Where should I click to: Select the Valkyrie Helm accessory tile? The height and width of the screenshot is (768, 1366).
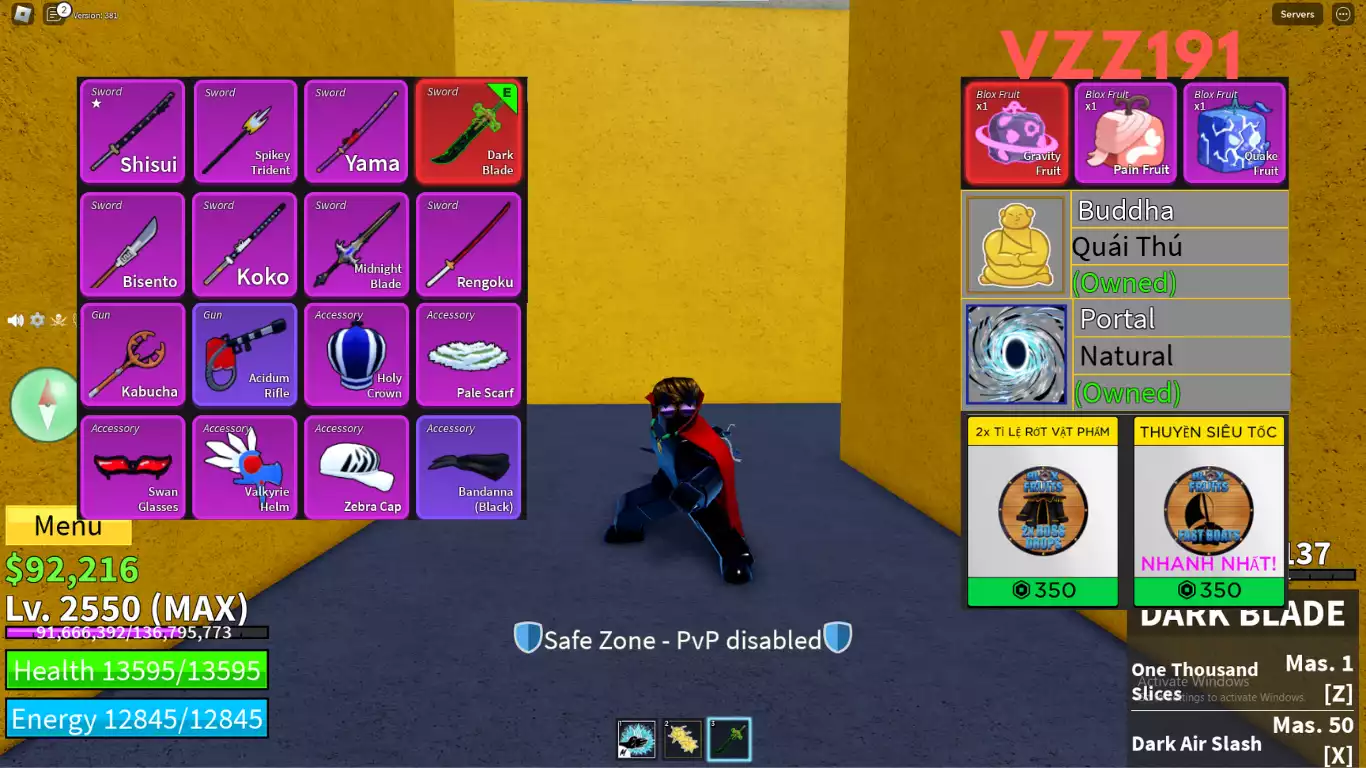click(245, 467)
